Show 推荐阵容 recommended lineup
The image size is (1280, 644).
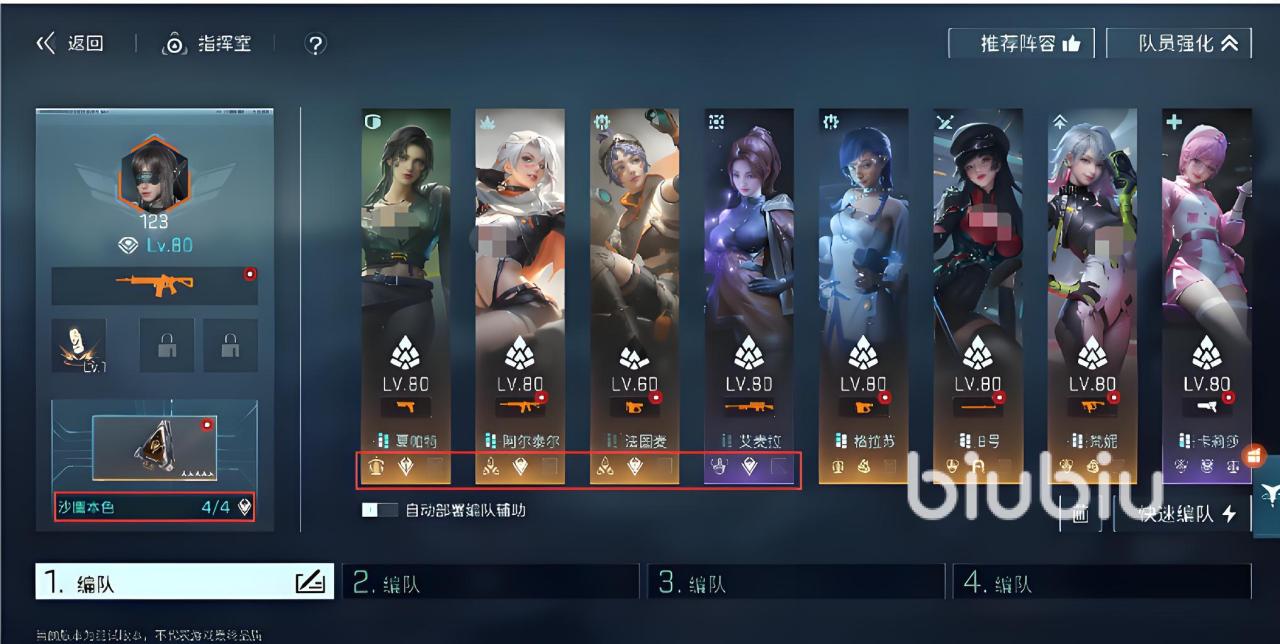pos(1020,44)
